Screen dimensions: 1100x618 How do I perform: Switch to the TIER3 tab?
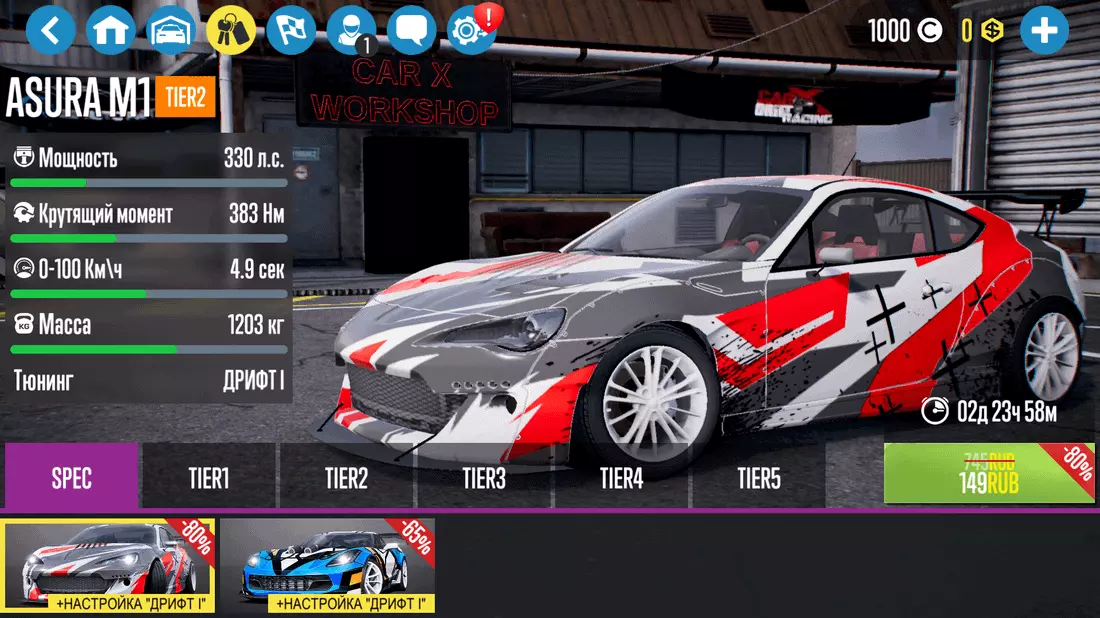[483, 478]
